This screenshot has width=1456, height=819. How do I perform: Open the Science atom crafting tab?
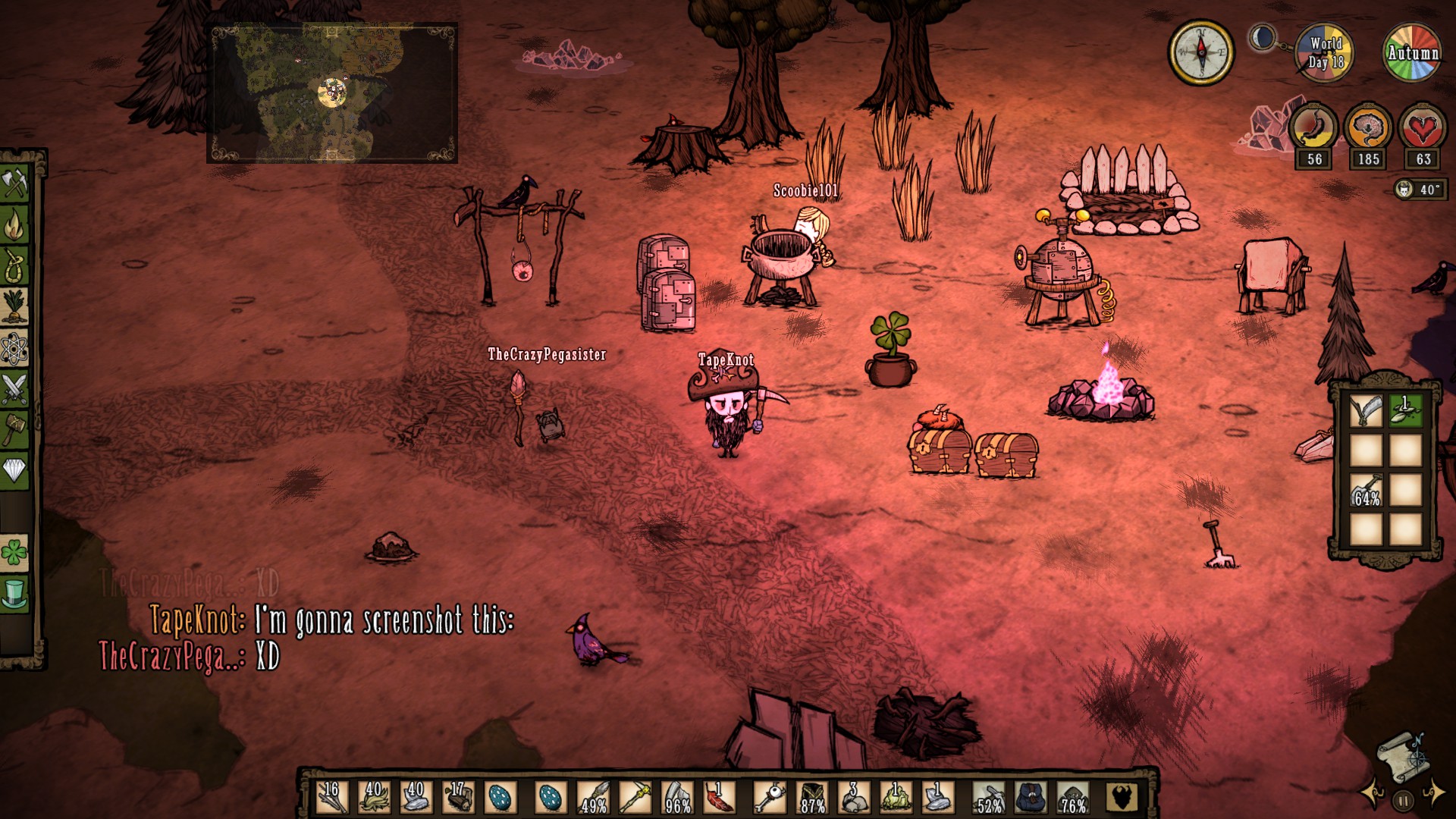(x=15, y=348)
